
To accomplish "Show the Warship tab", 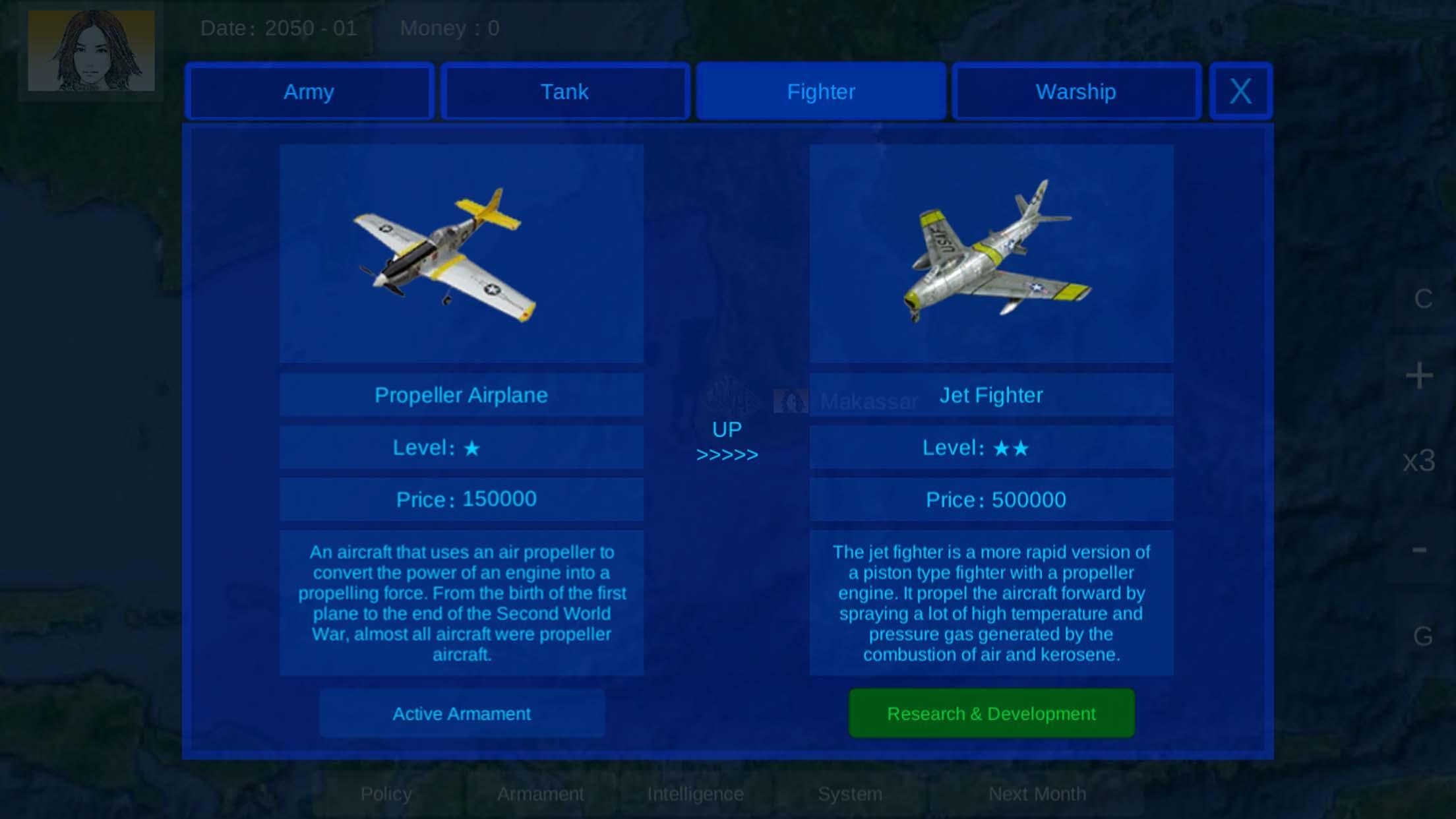I will pyautogui.click(x=1076, y=92).
